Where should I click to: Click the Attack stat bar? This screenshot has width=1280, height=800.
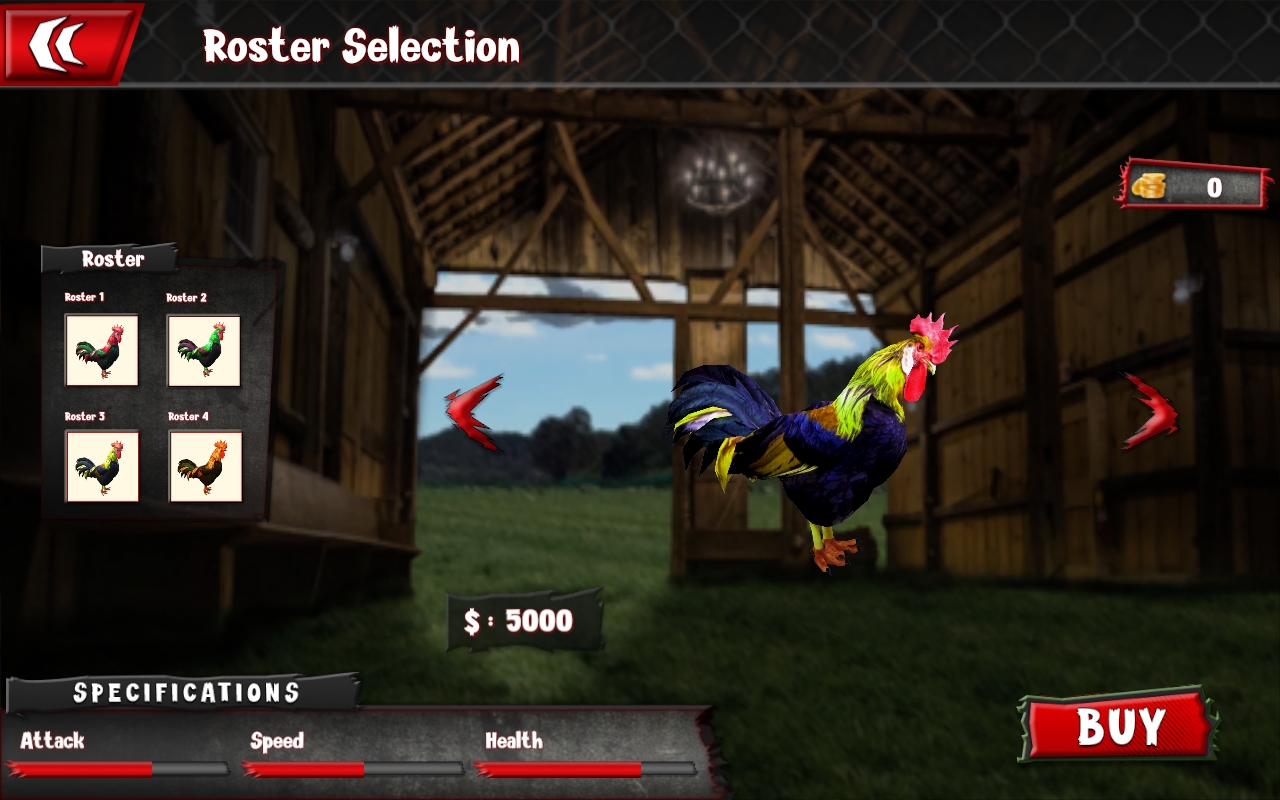click(120, 770)
